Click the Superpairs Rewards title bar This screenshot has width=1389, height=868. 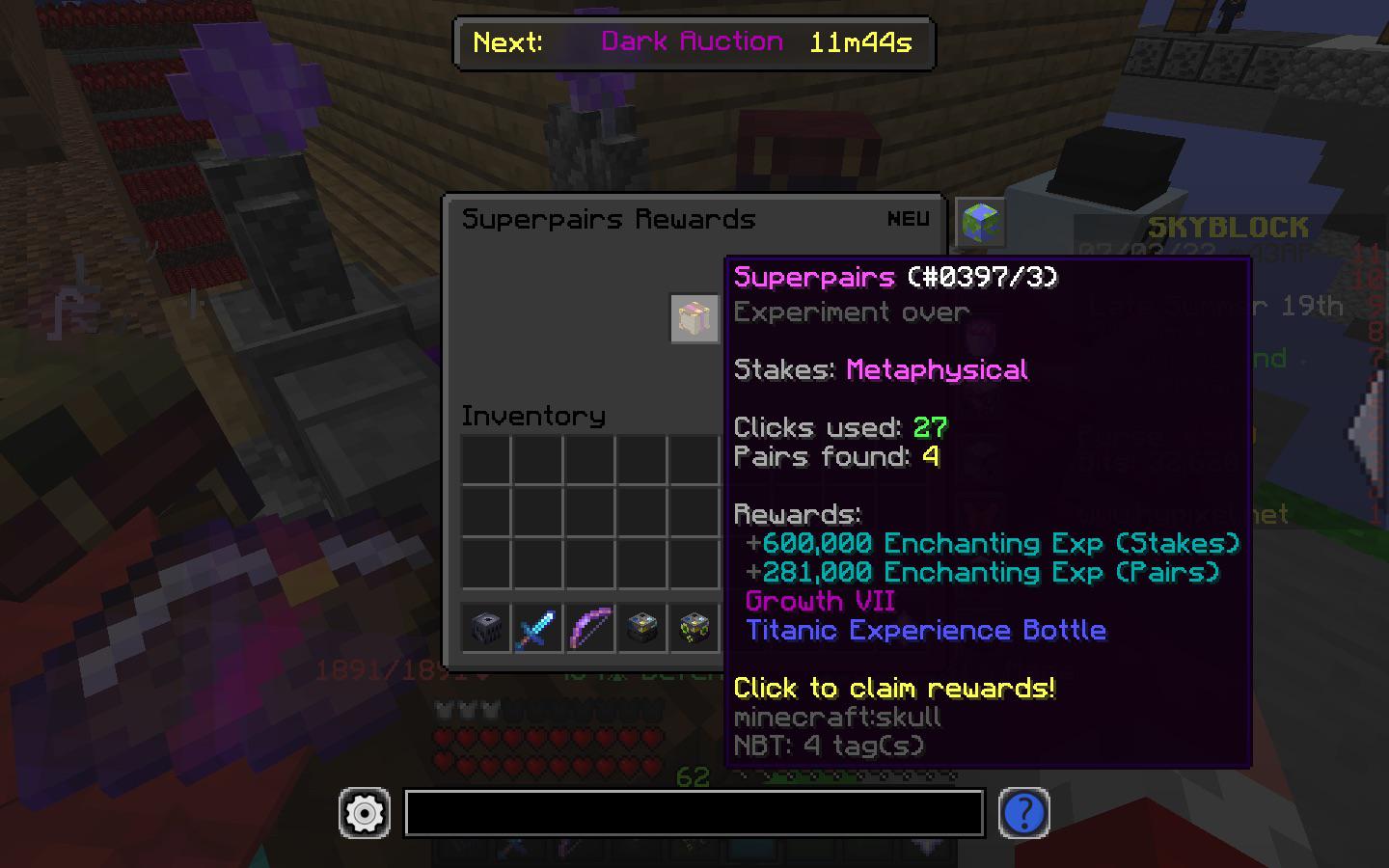tap(610, 219)
